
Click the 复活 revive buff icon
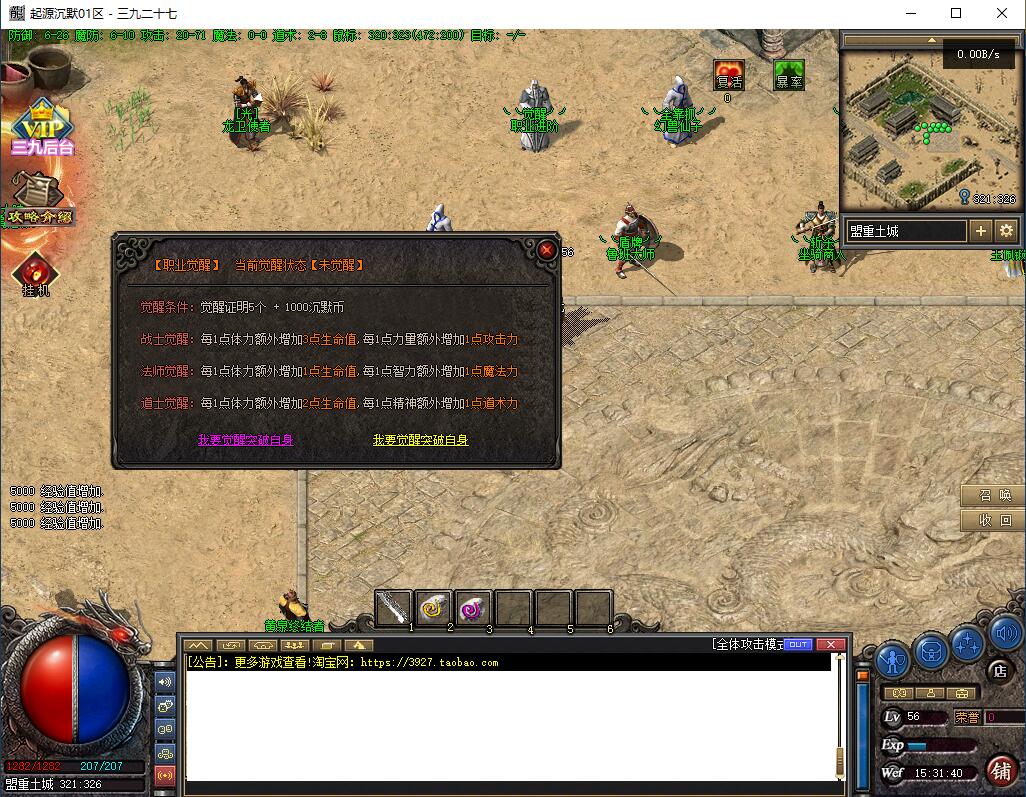pos(729,76)
